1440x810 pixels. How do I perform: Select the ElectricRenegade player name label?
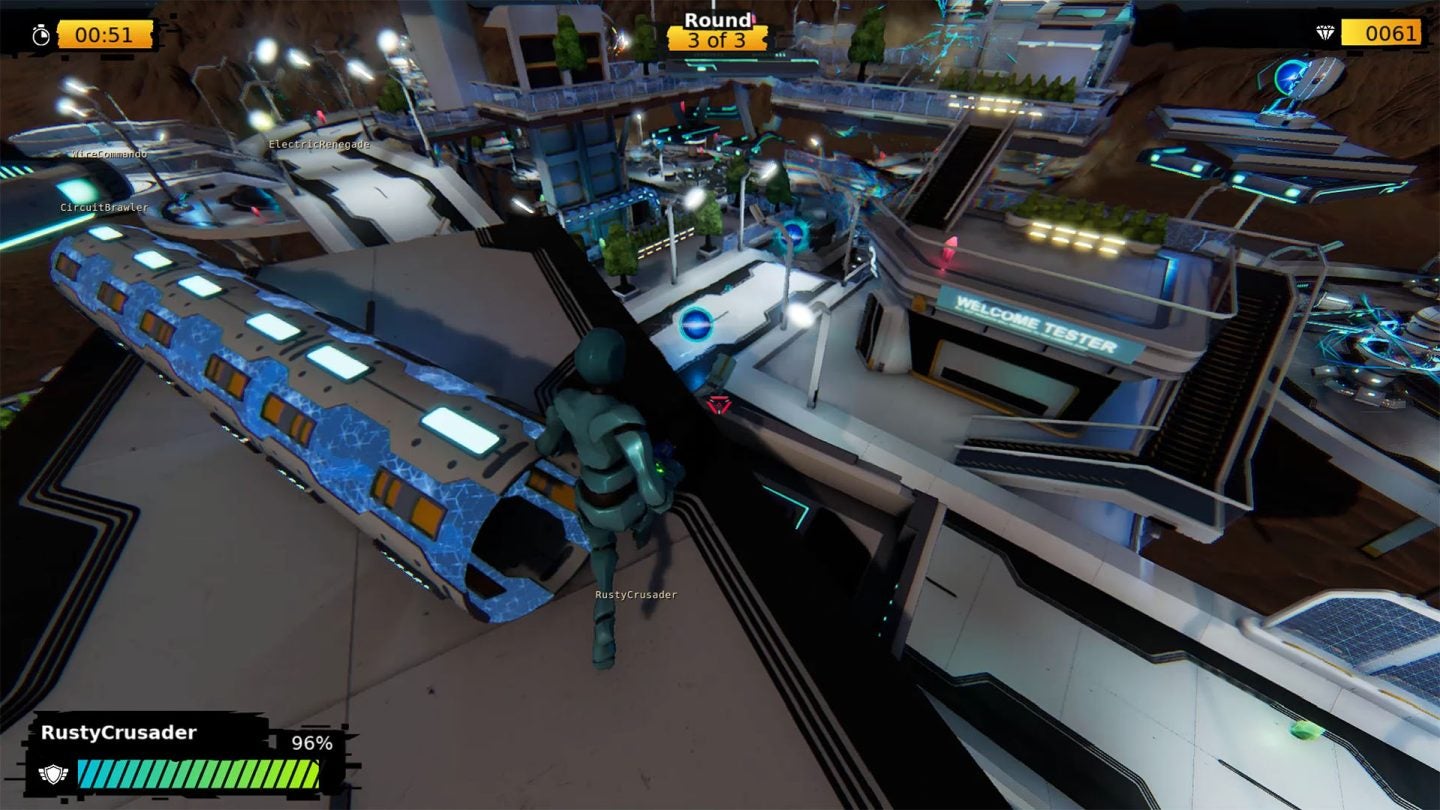320,144
